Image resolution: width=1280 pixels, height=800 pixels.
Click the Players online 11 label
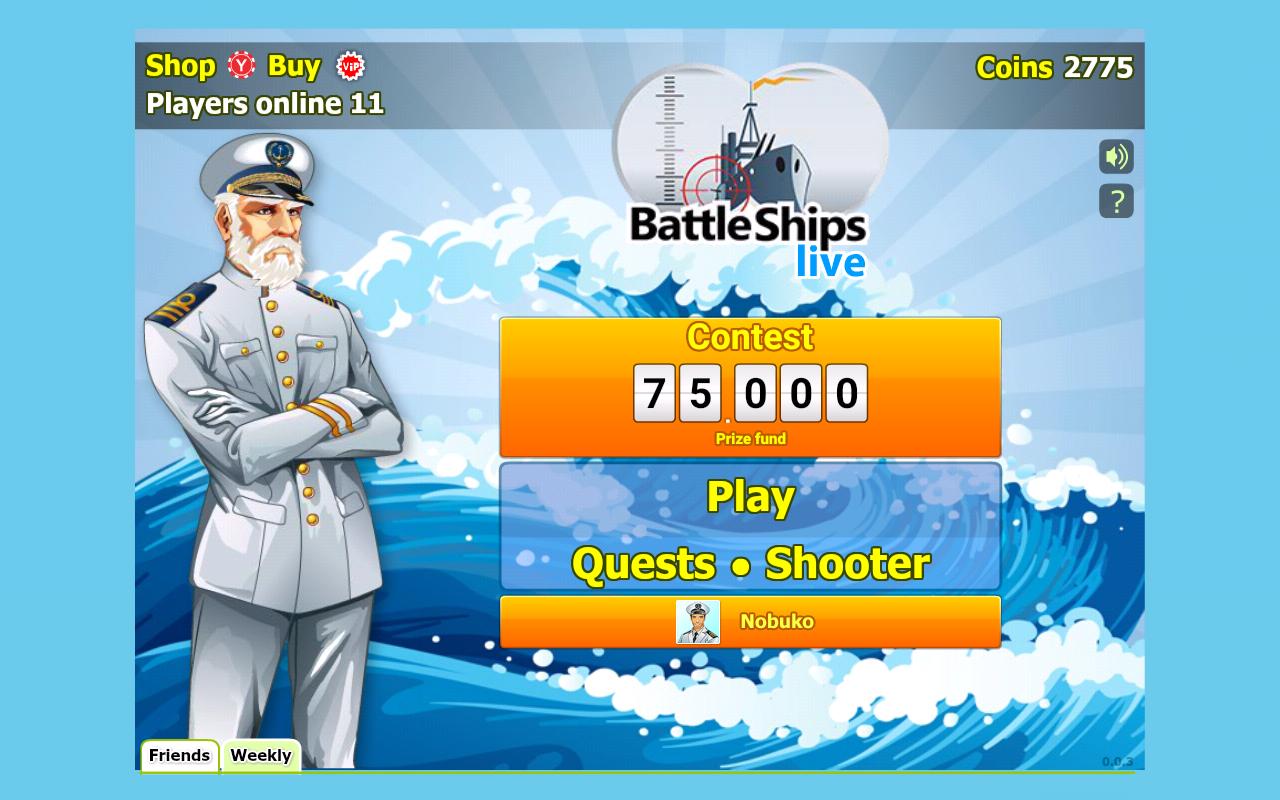tap(265, 103)
